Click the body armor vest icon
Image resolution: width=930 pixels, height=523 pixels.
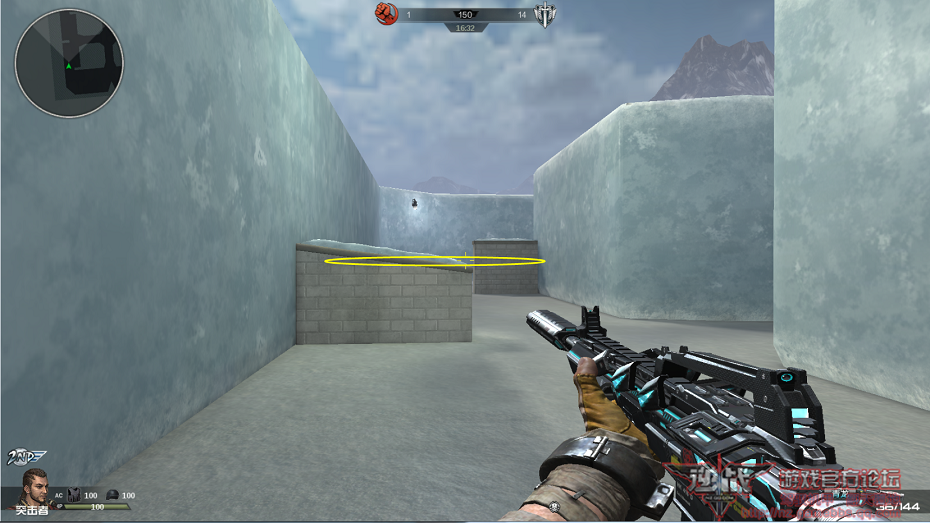[x=73, y=495]
